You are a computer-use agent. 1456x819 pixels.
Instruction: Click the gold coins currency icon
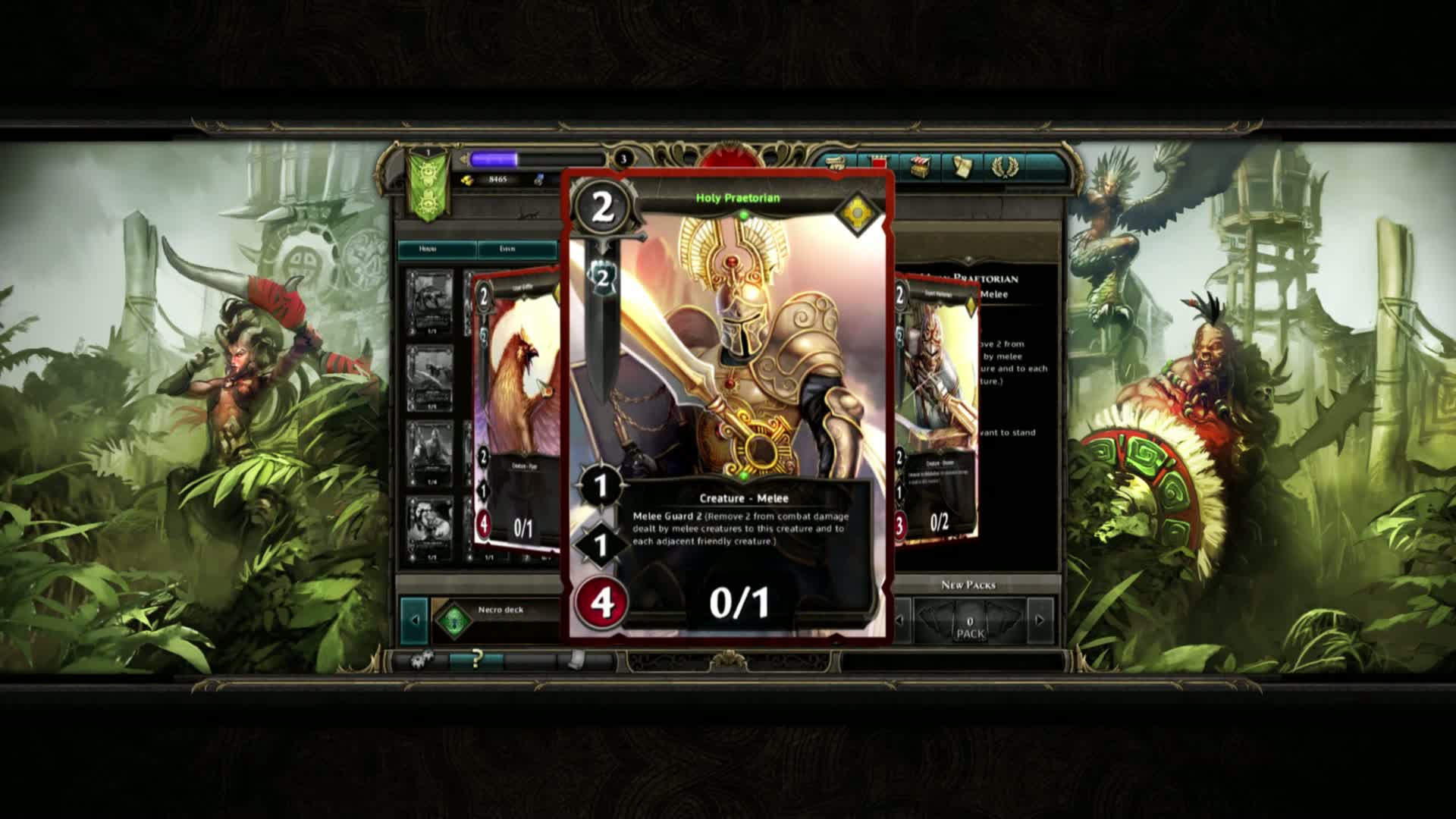(x=468, y=180)
